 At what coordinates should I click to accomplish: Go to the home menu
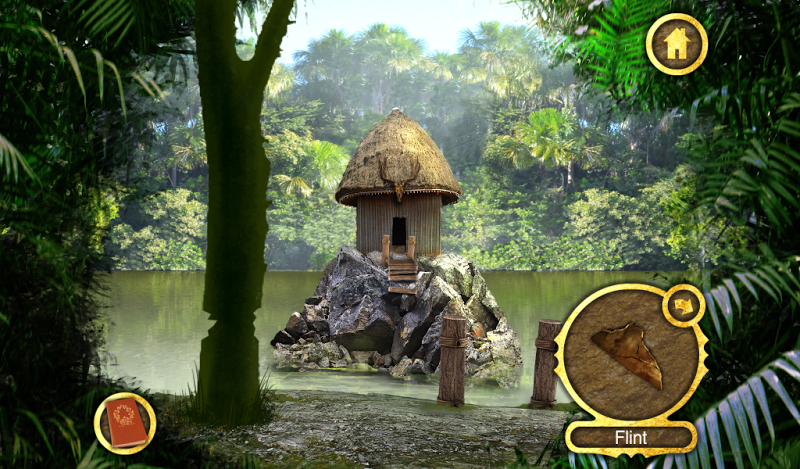coord(676,43)
